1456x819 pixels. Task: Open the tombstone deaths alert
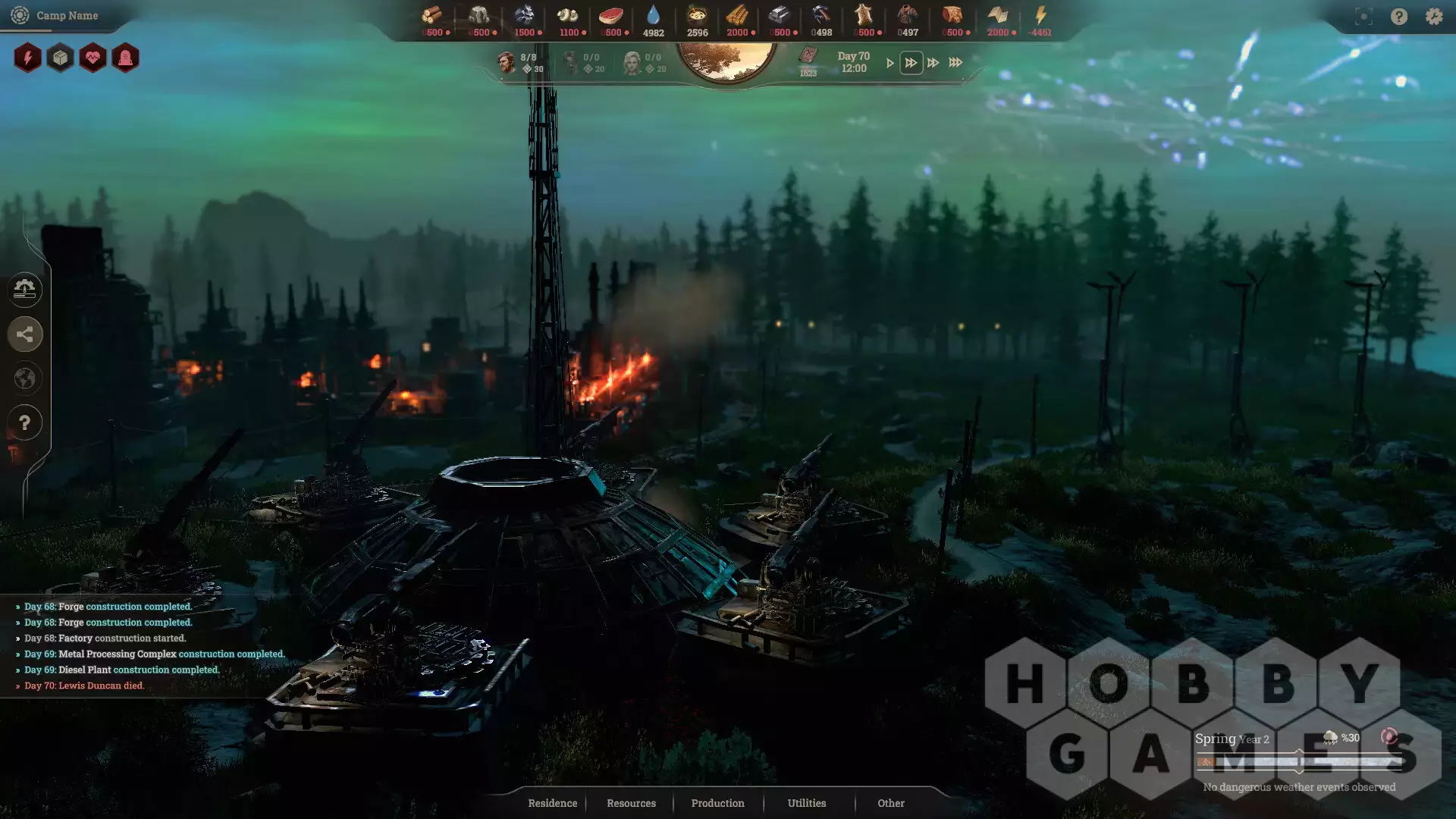(x=125, y=58)
